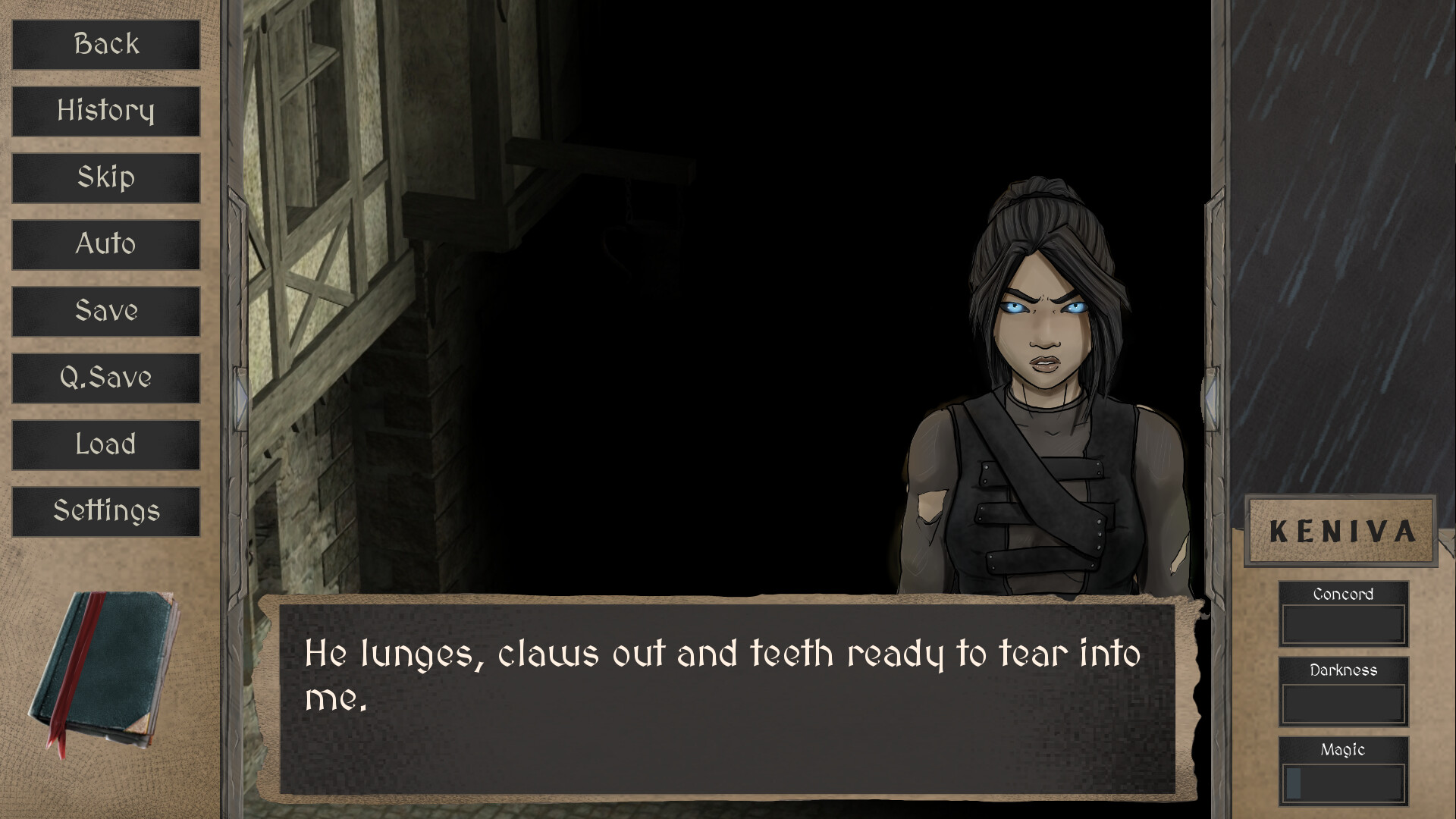
Task: Click the Magic label
Action: click(1343, 749)
